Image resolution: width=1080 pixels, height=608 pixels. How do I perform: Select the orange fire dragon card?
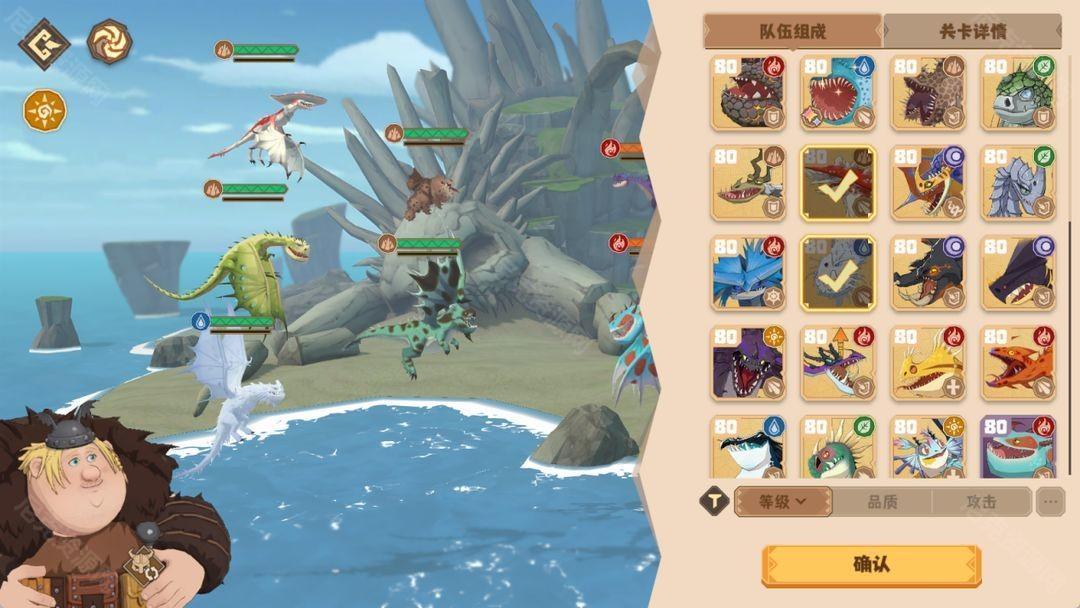click(x=1019, y=363)
